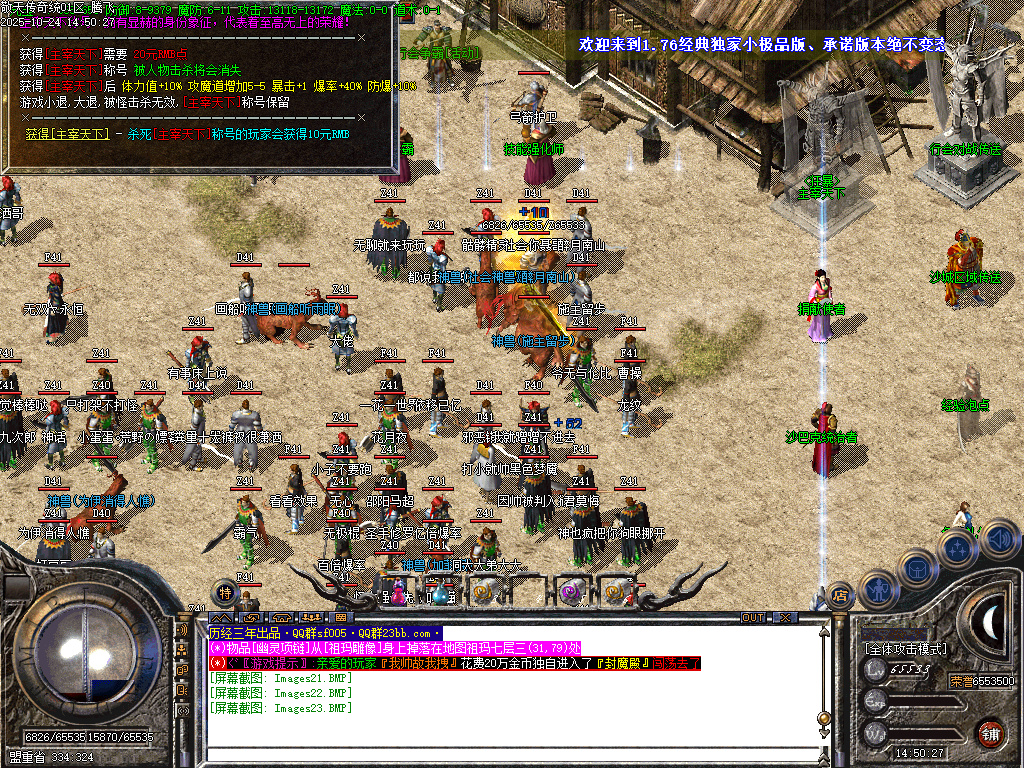Open the character status icon
Screen dimensions: 1024x768
pyautogui.click(x=877, y=589)
